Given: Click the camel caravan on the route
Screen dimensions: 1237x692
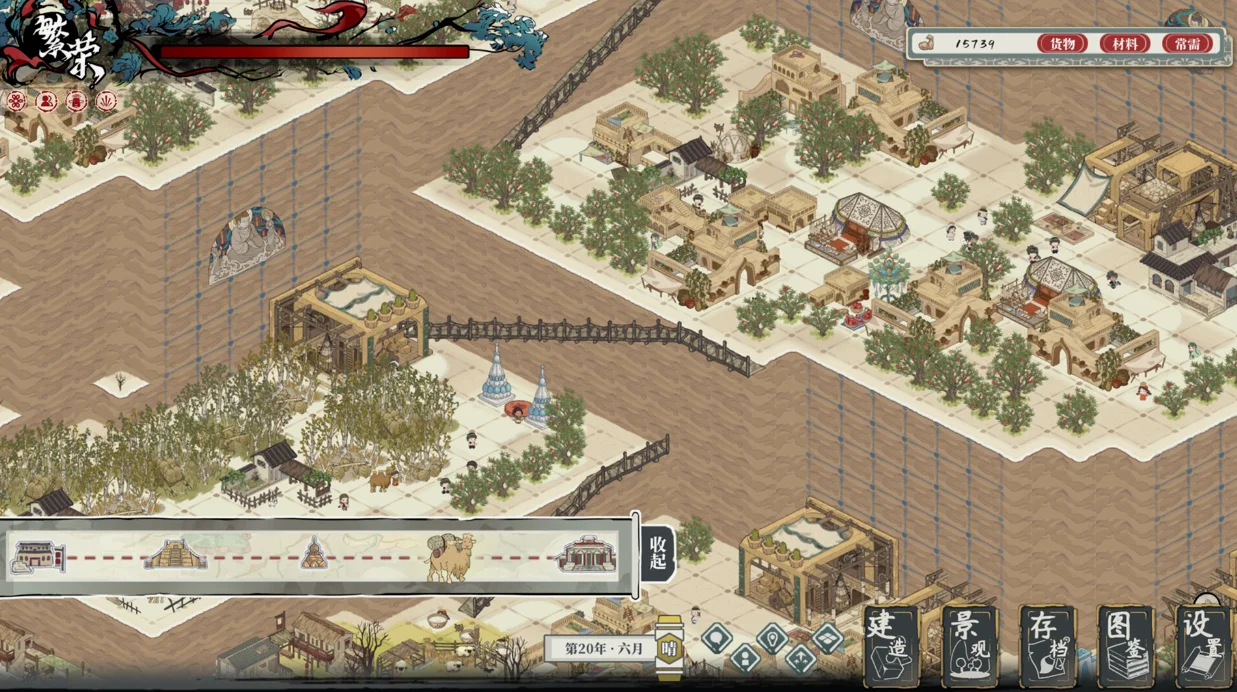Looking at the screenshot, I should [450, 556].
